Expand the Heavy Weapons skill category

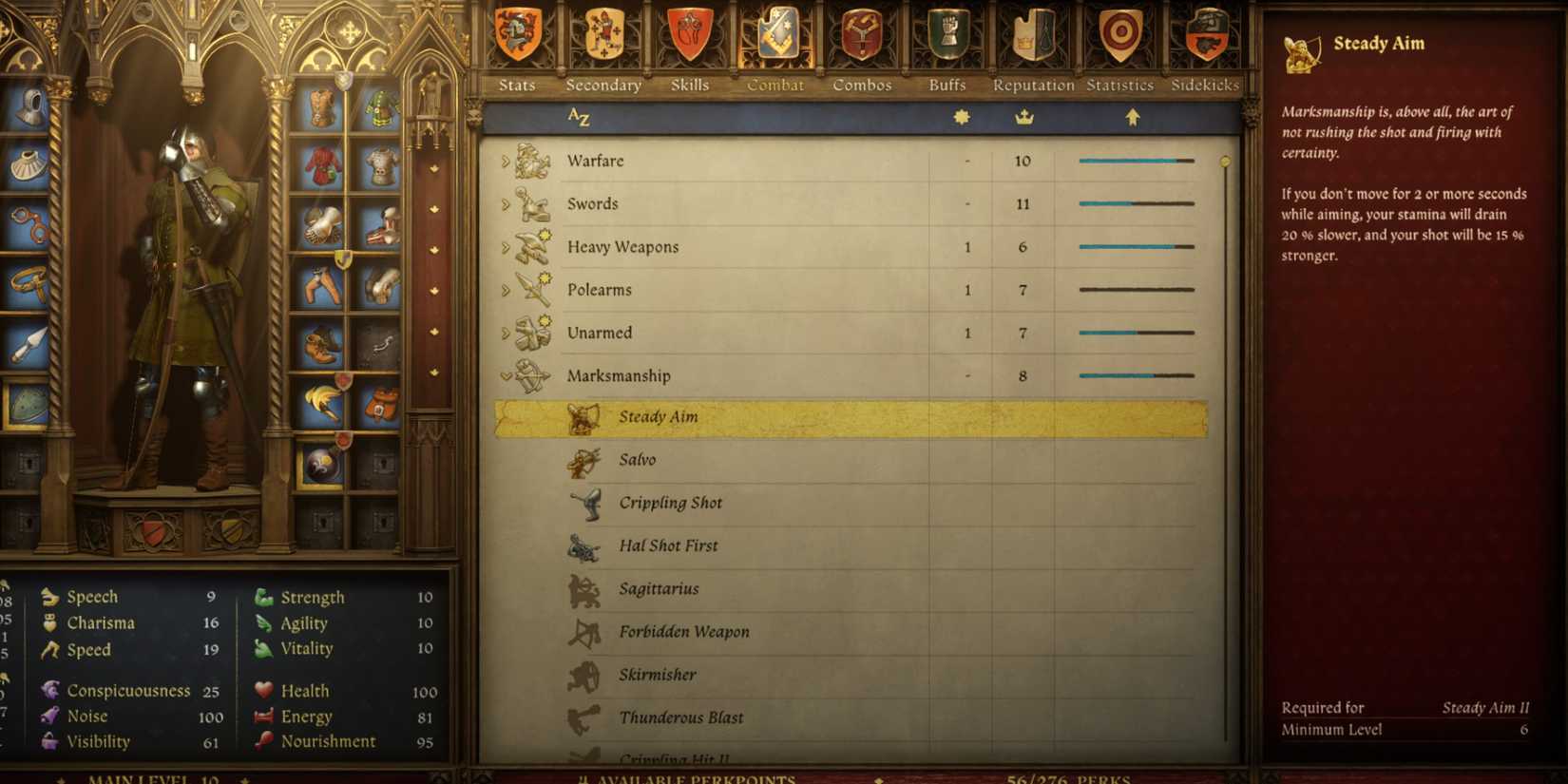pyautogui.click(x=505, y=246)
